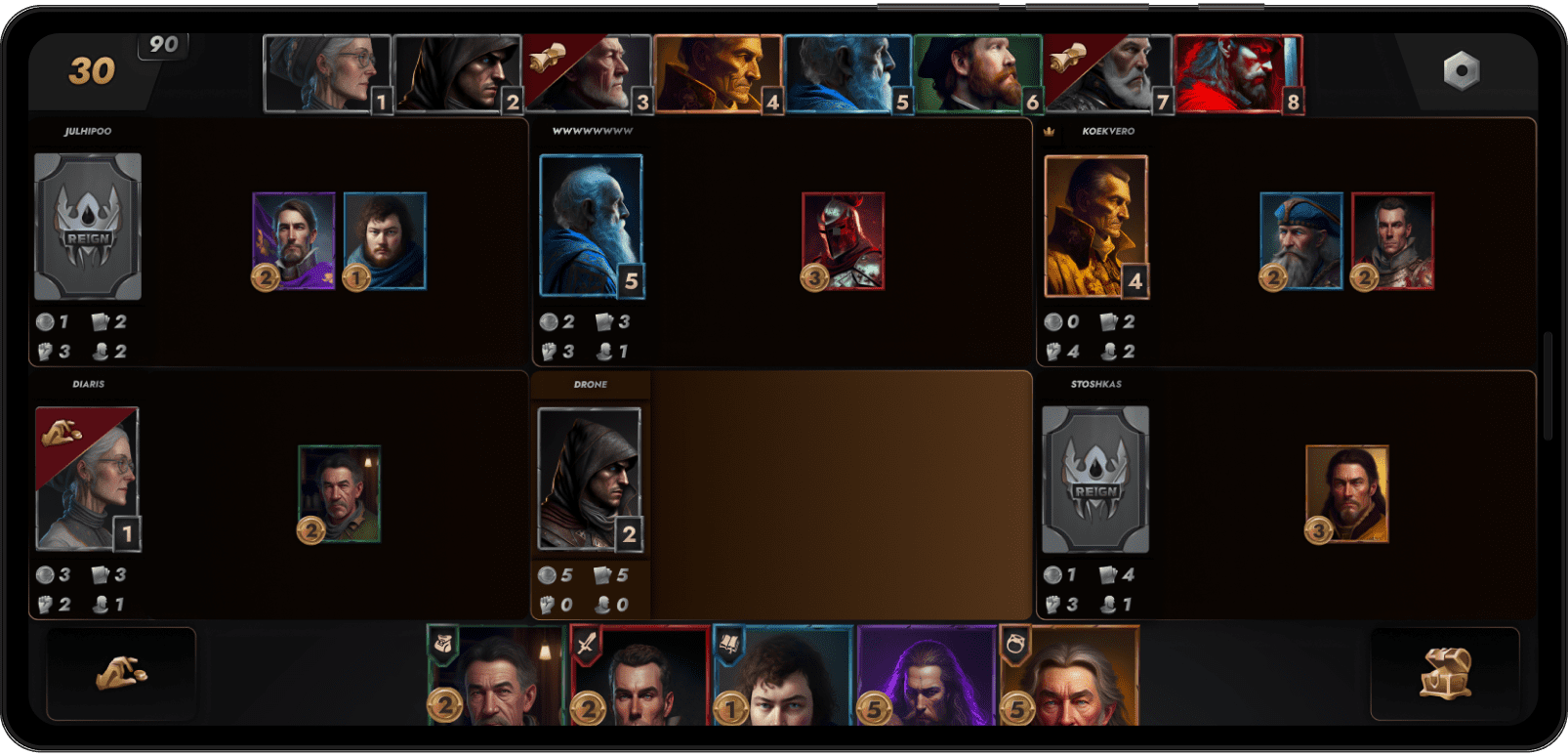Concede using the kneeling figure icon
The image size is (1568, 756).
(x=122, y=674)
